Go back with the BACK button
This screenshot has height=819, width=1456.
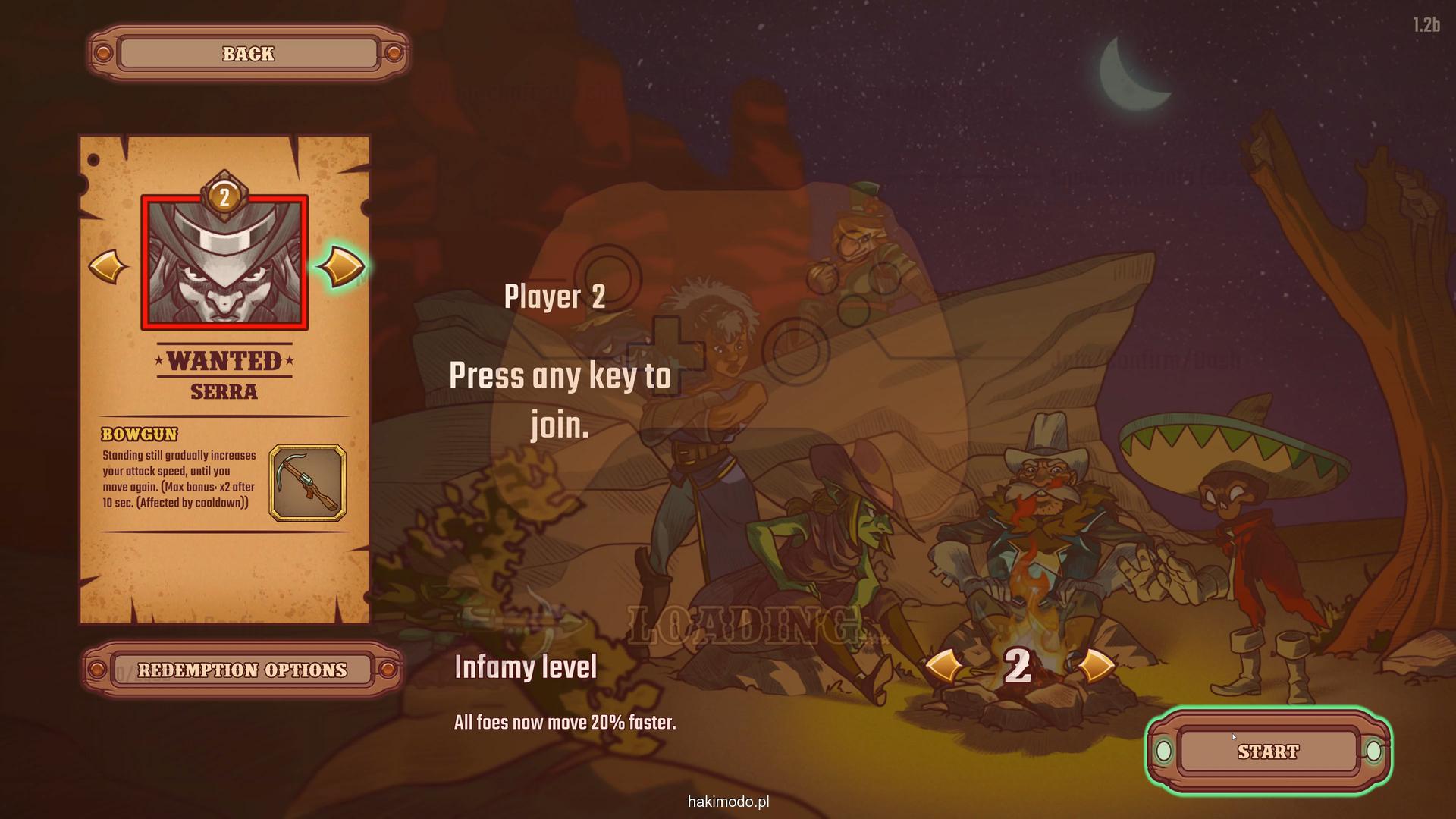click(248, 54)
